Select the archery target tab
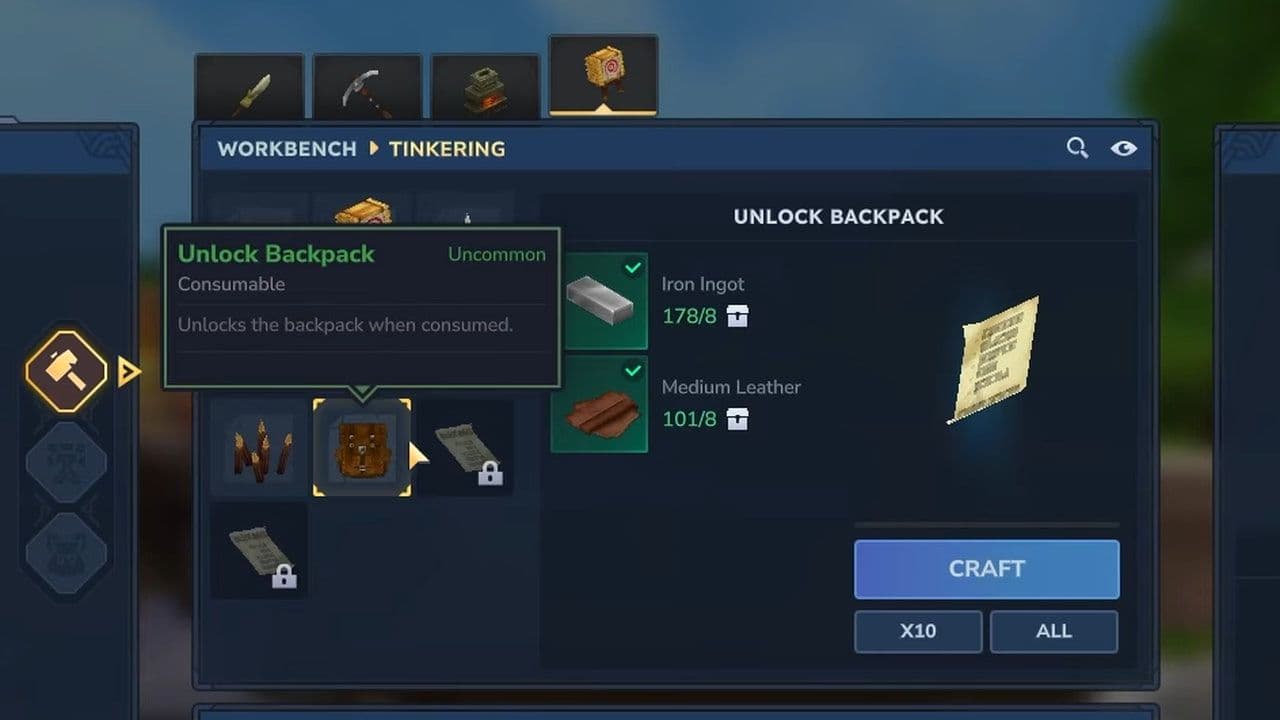 pyautogui.click(x=603, y=75)
